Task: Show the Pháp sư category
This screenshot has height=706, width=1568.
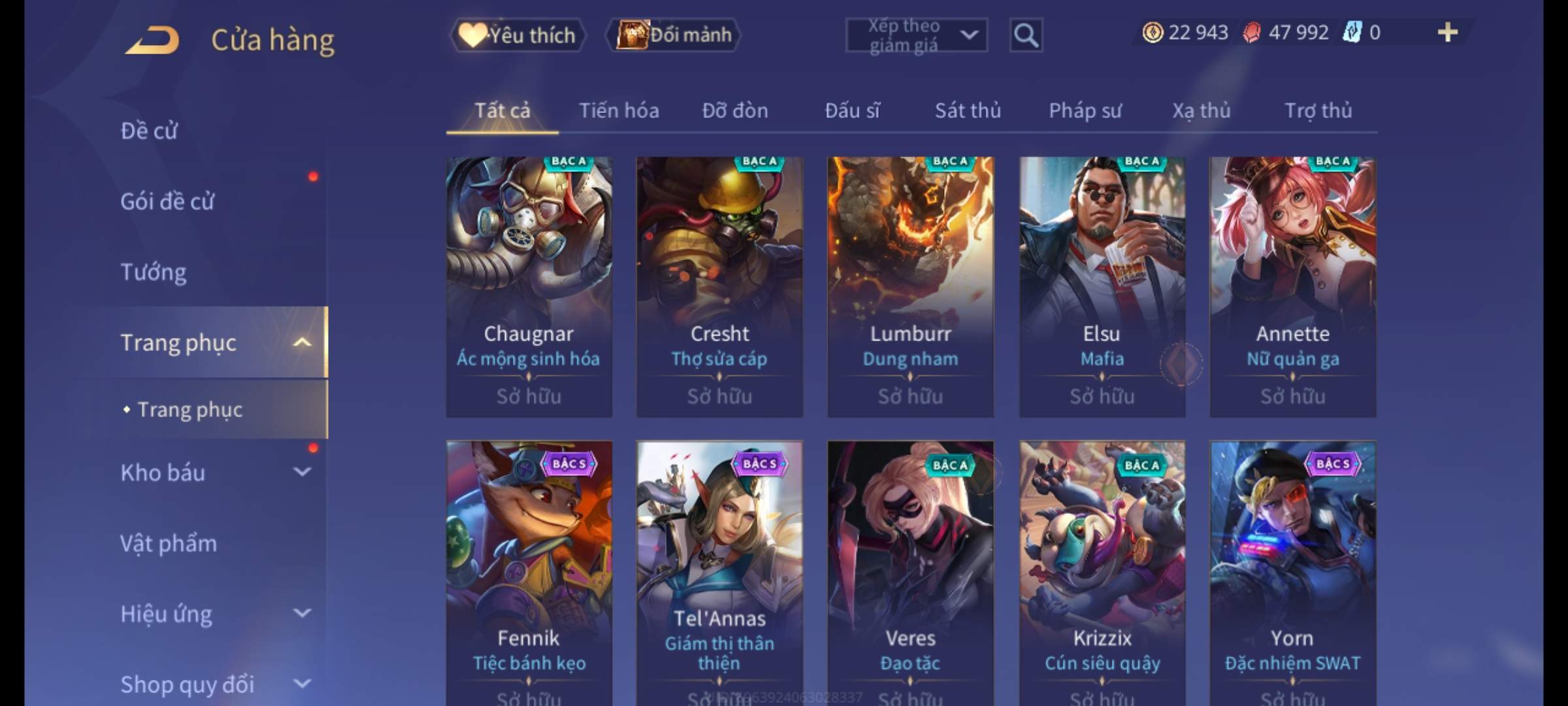Action: tap(1085, 111)
